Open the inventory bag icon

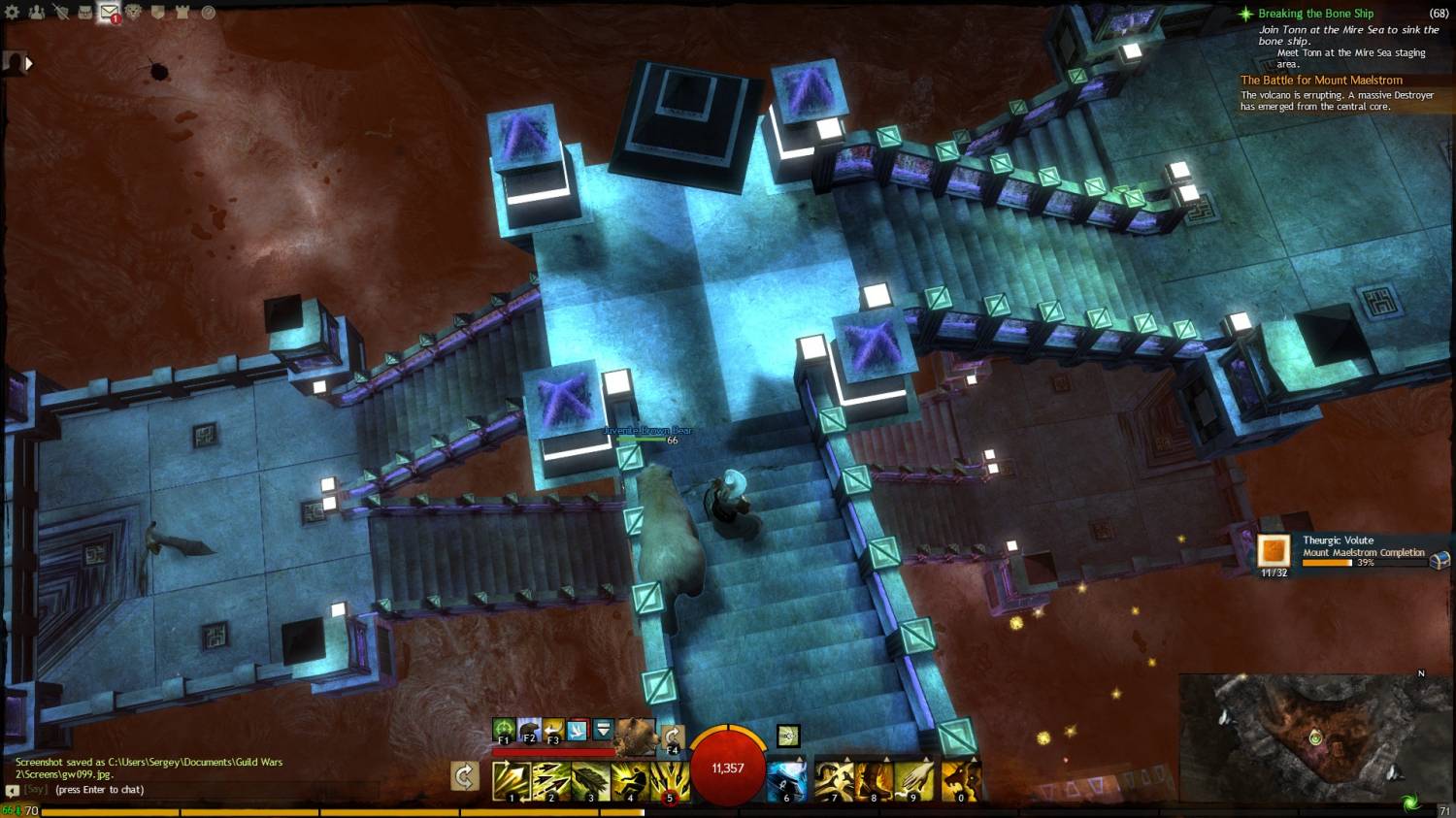tap(85, 13)
